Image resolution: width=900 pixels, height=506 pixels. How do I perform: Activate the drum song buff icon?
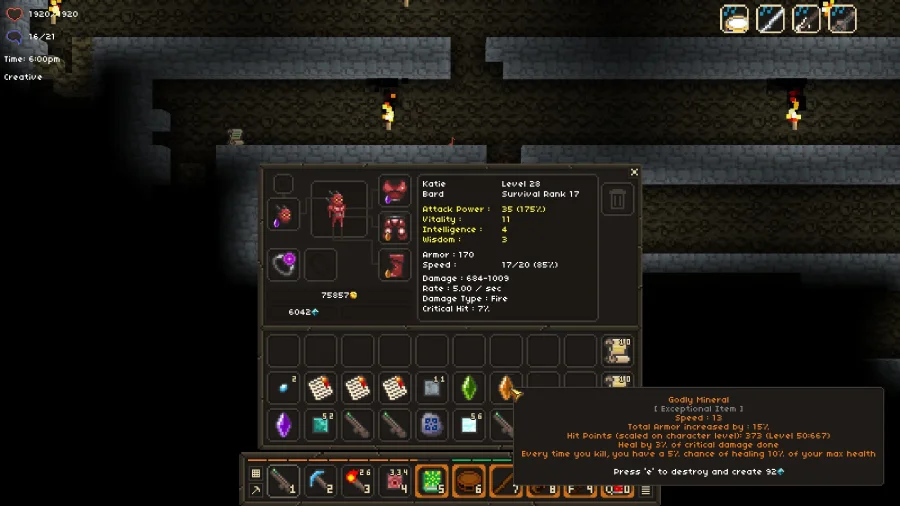(x=735, y=19)
